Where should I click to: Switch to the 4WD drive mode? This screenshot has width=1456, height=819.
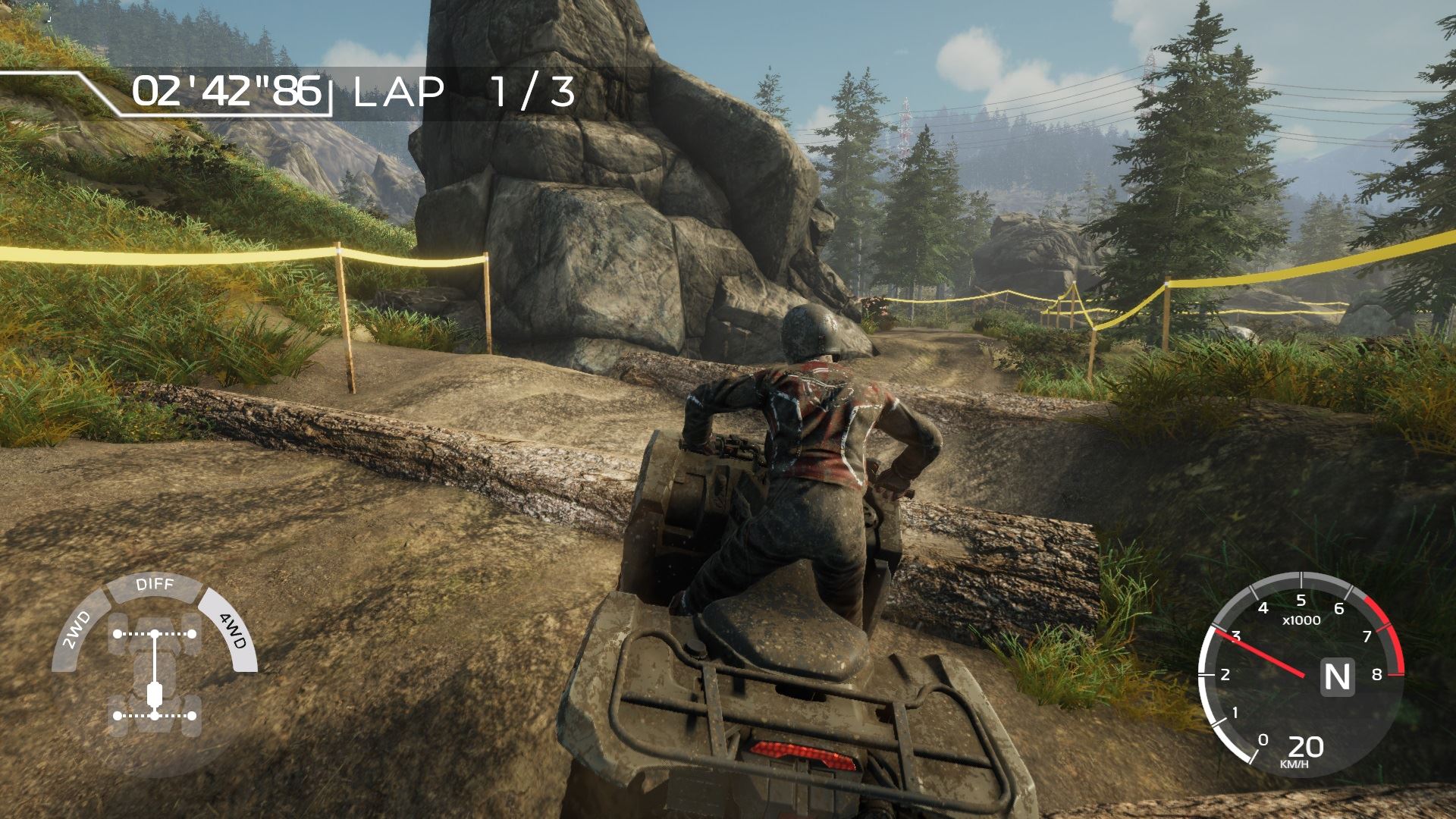(232, 631)
